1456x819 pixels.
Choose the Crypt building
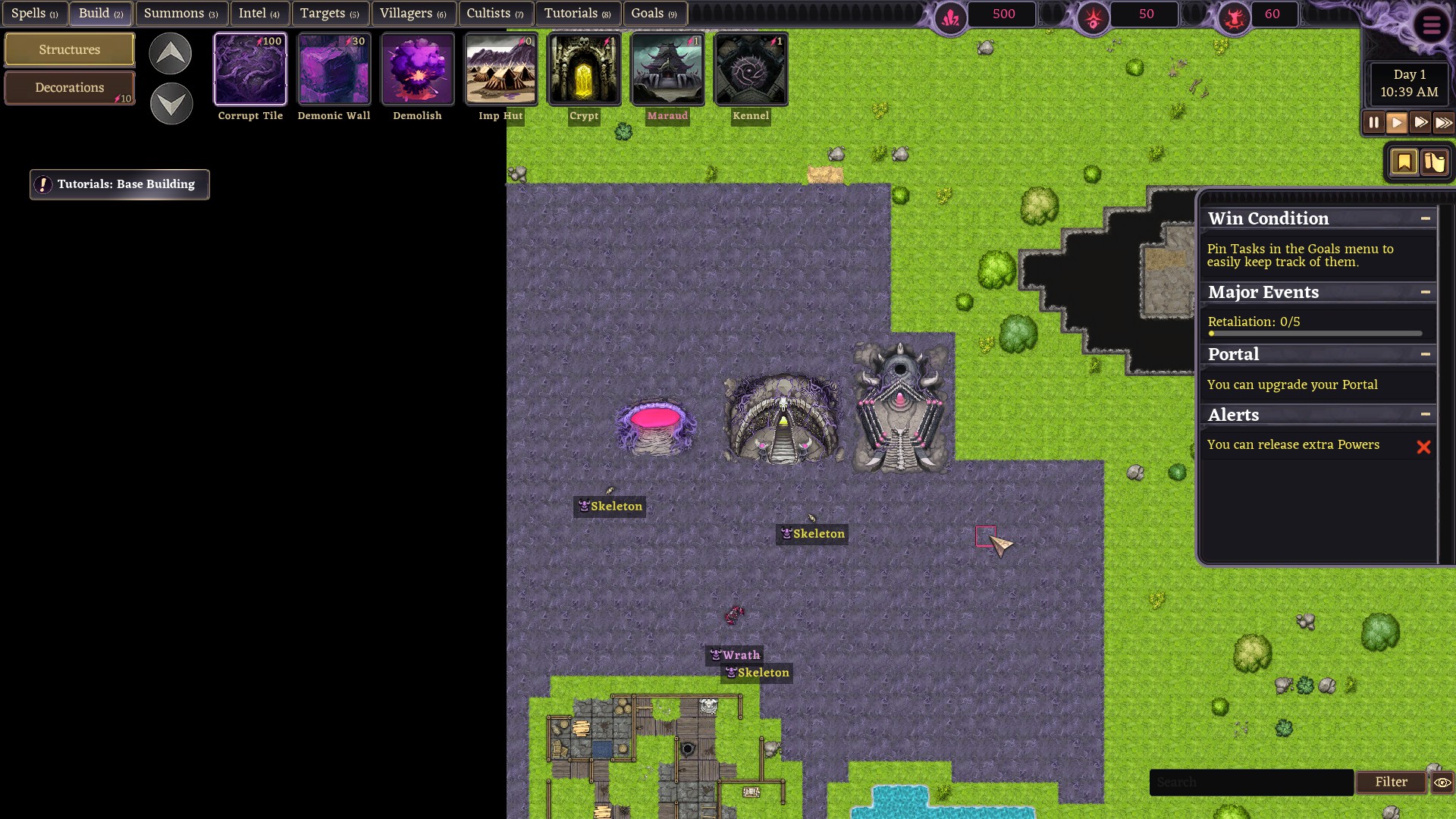584,70
